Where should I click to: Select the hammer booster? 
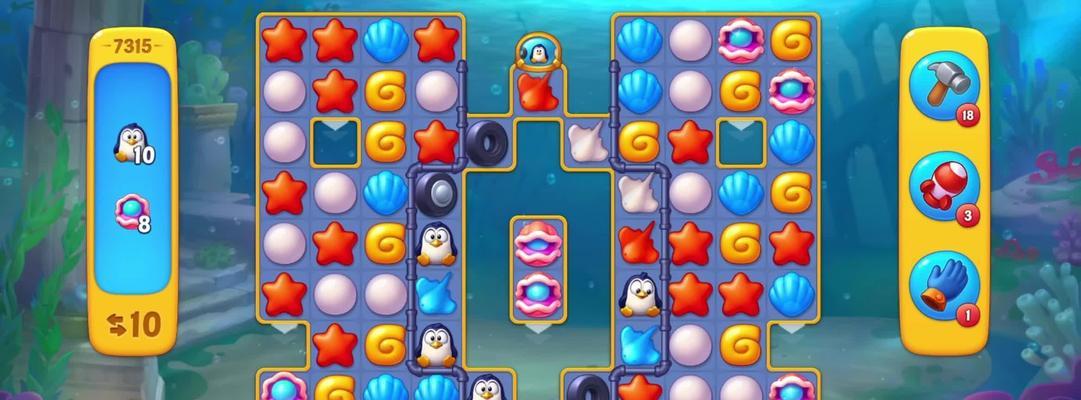pos(943,88)
